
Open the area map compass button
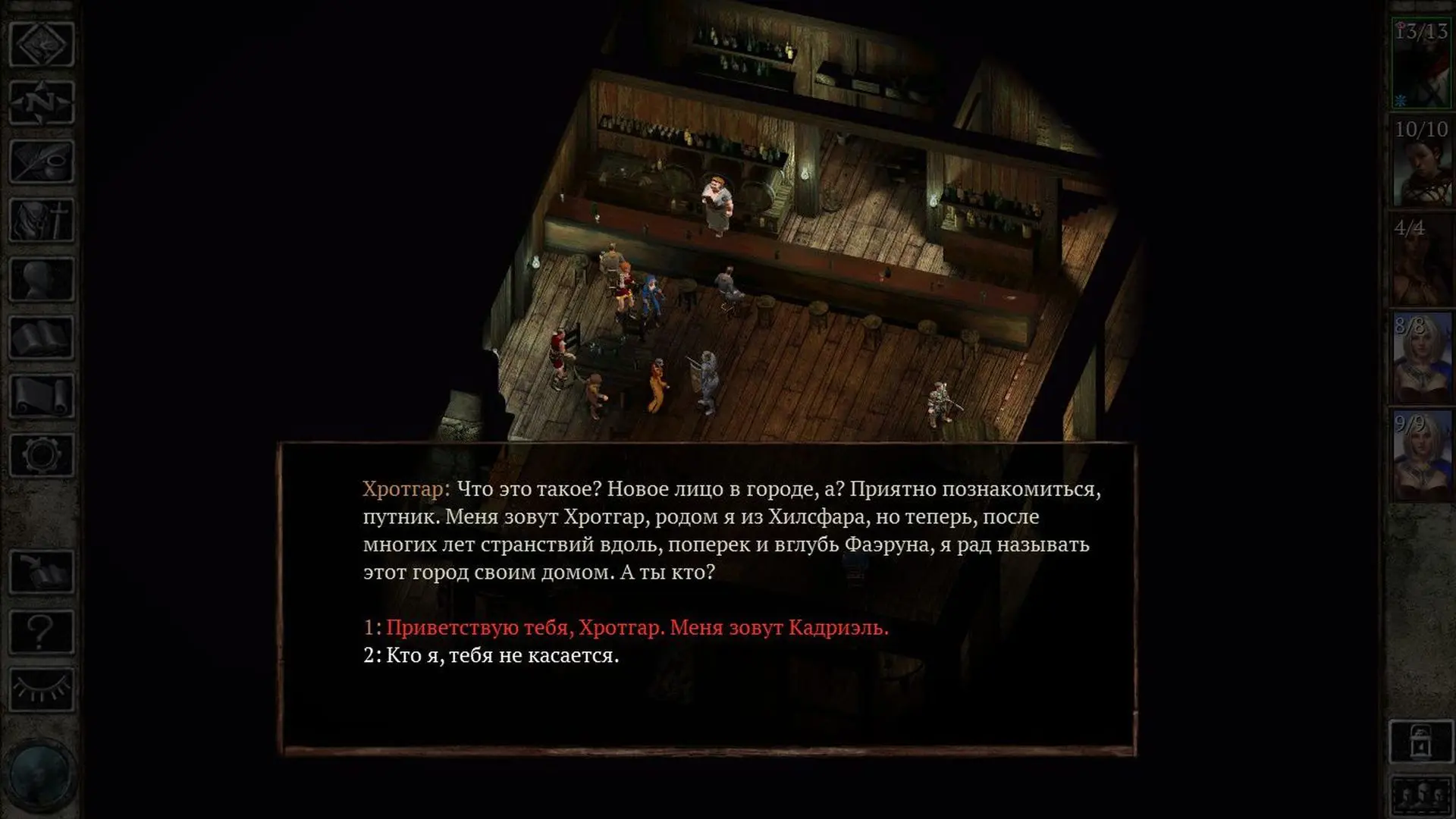pos(41,102)
